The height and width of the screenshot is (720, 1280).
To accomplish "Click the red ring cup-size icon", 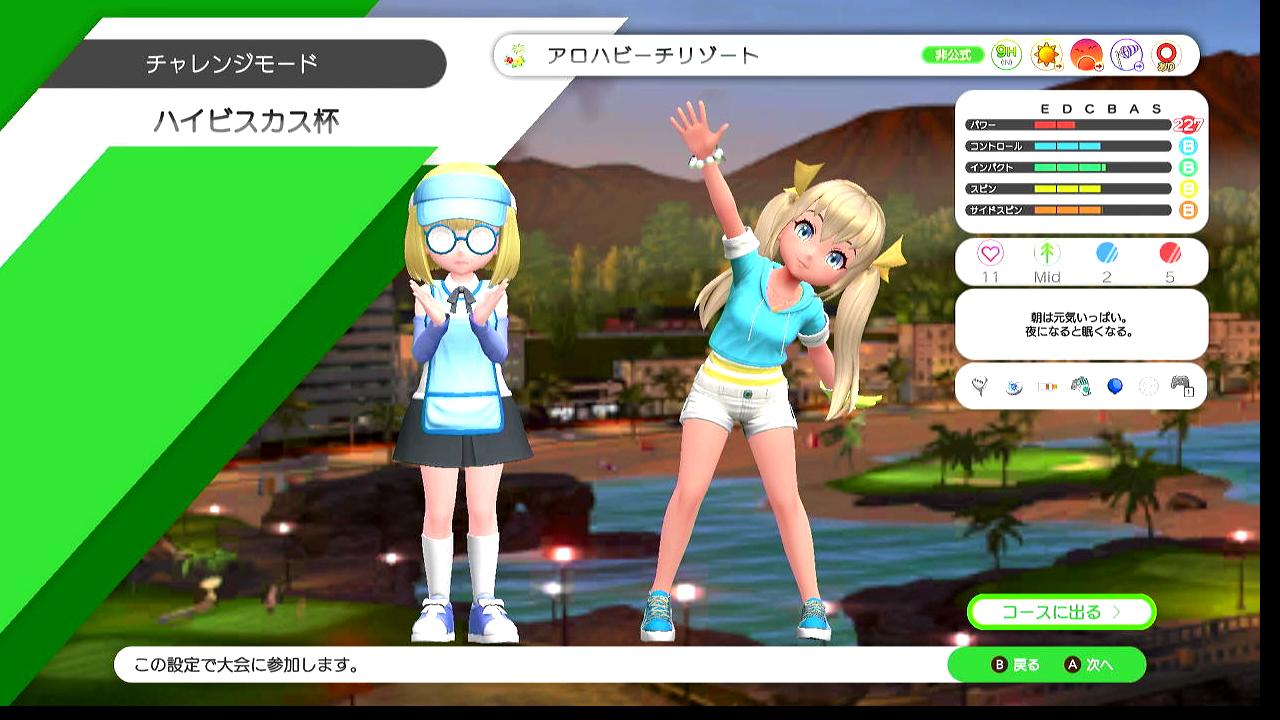I will (1165, 56).
